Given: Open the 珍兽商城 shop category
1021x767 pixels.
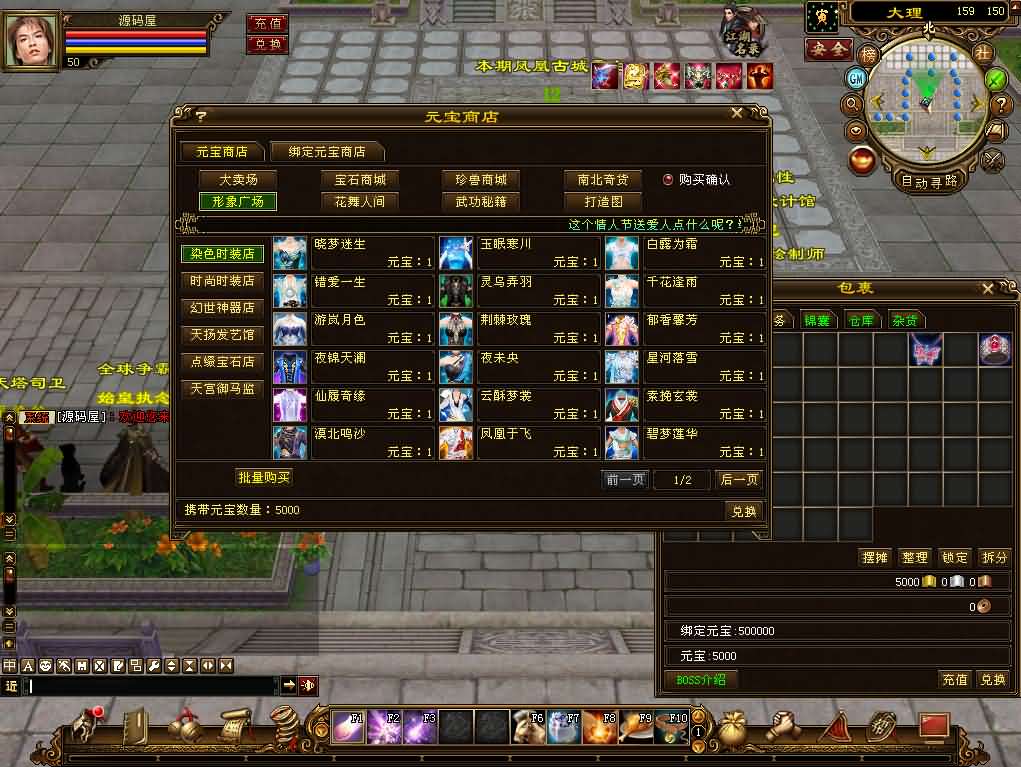Looking at the screenshot, I should click(481, 180).
